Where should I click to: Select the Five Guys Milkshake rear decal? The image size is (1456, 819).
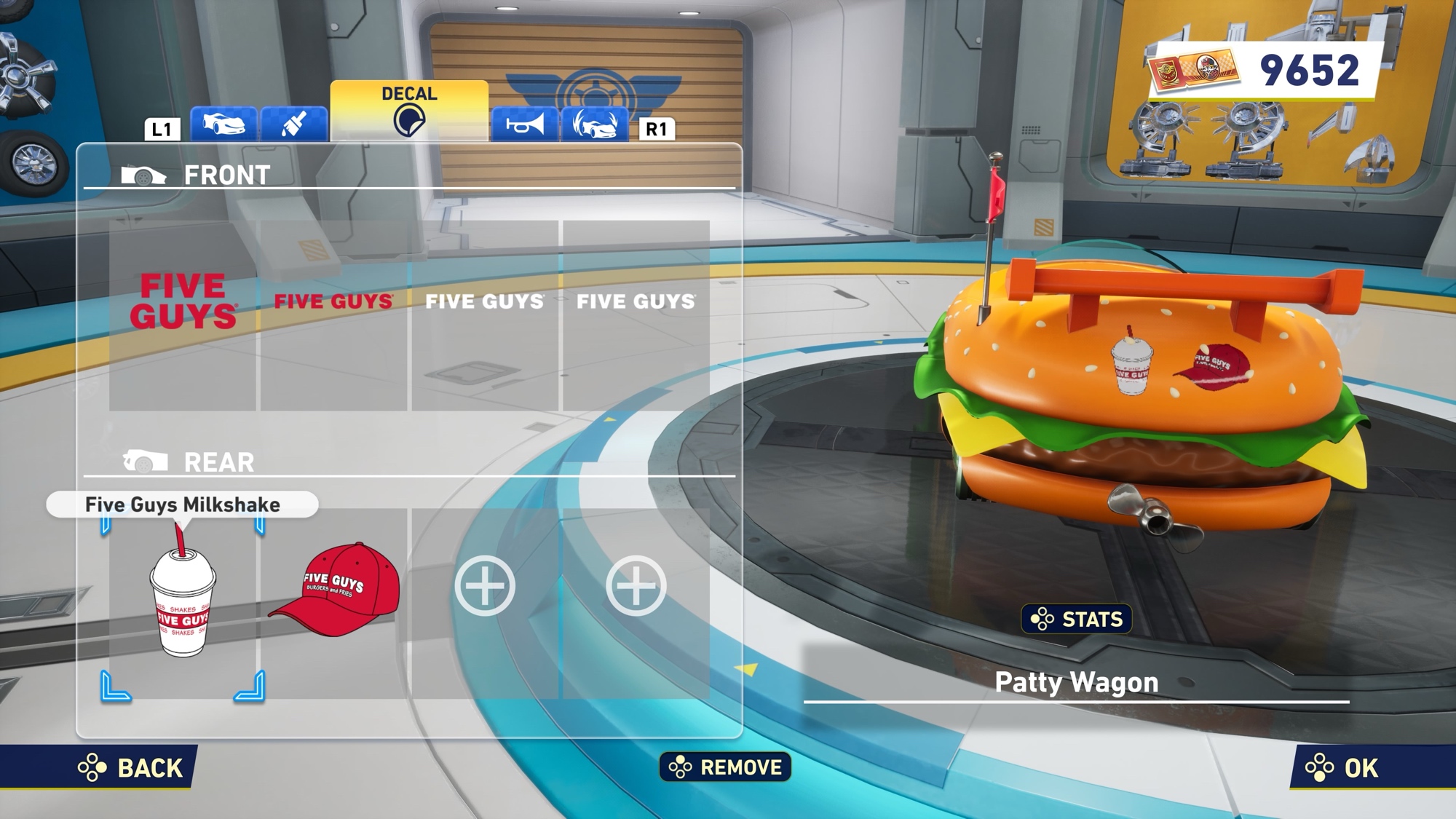(x=183, y=603)
